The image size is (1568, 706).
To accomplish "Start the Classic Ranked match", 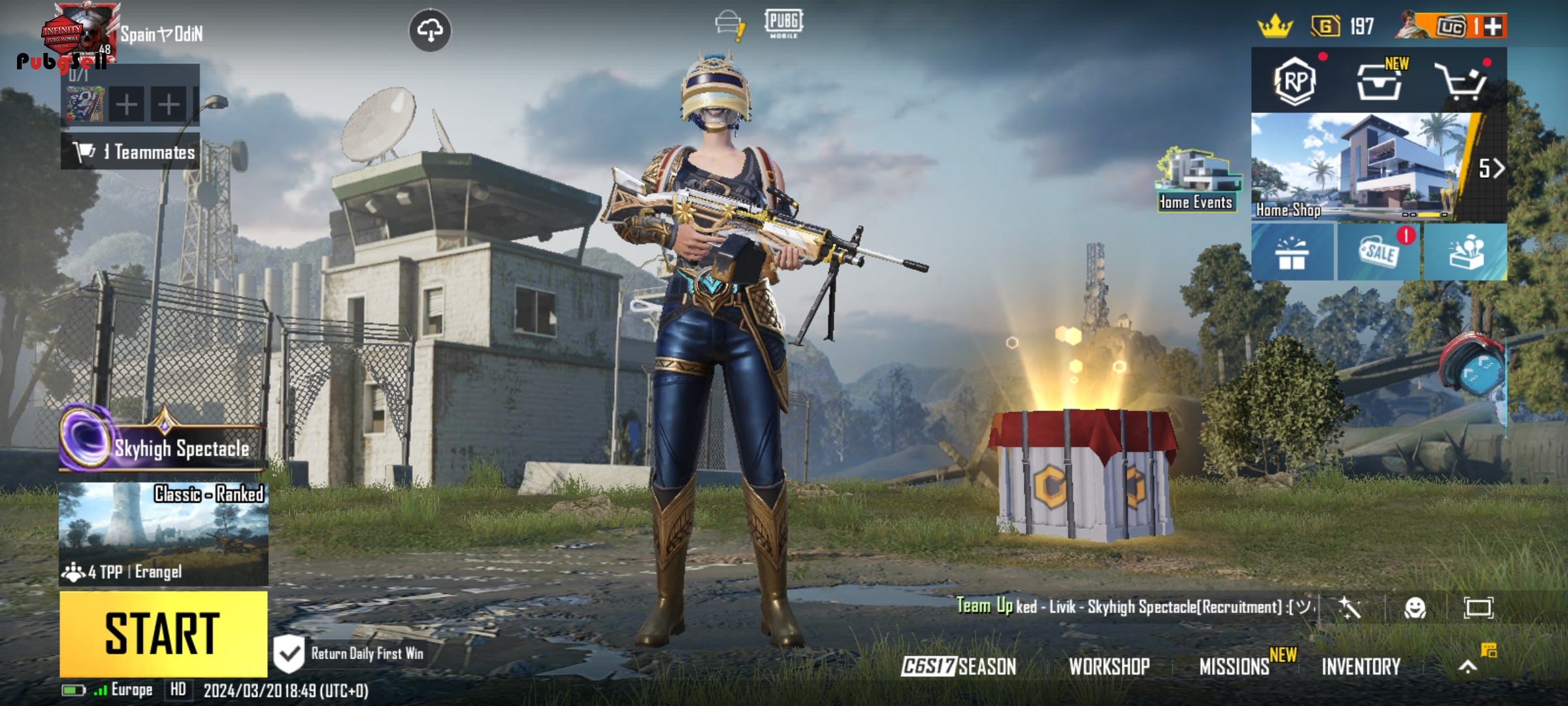I will pyautogui.click(x=163, y=633).
